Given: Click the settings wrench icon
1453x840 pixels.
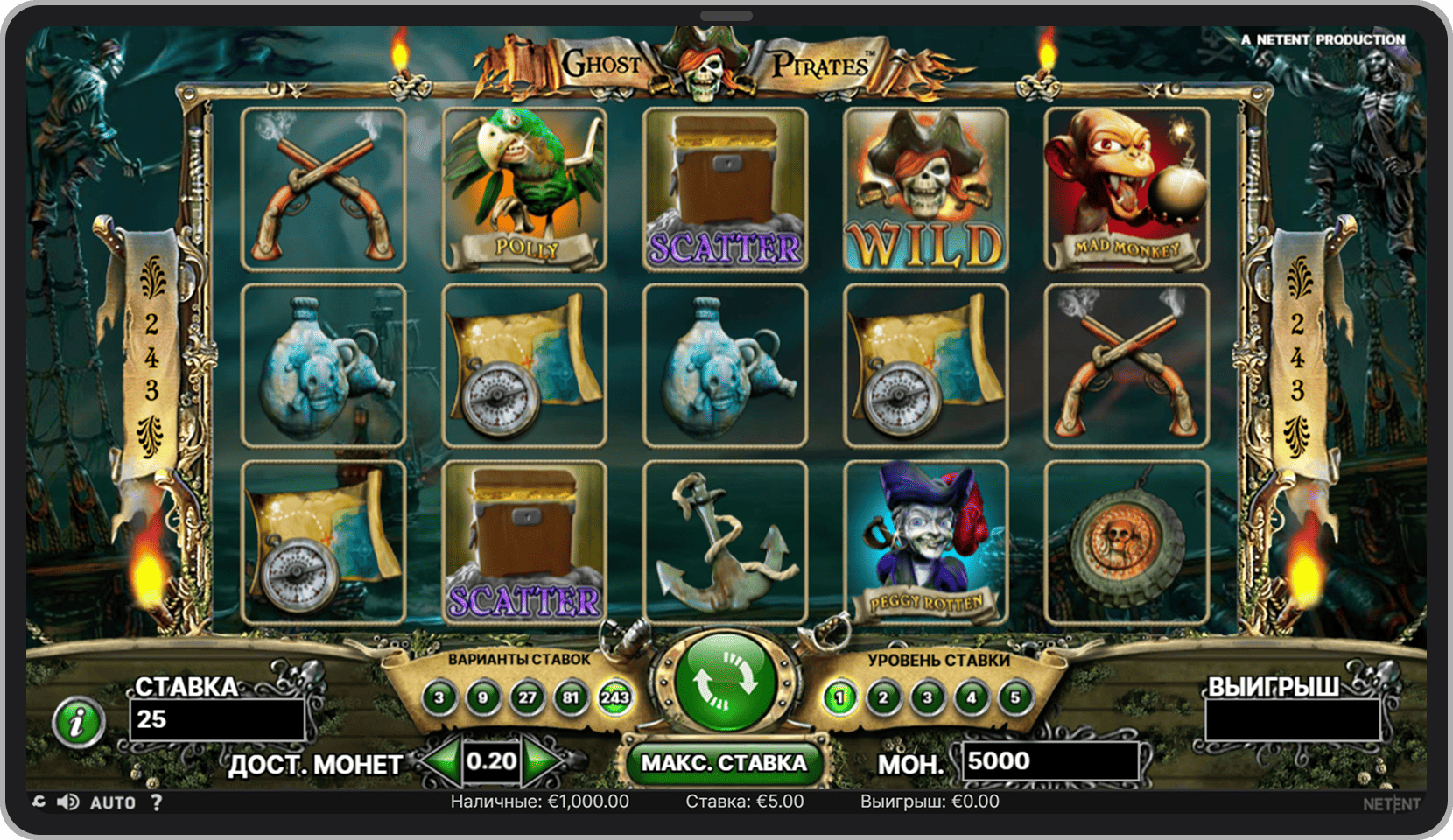Looking at the screenshot, I should (39, 802).
